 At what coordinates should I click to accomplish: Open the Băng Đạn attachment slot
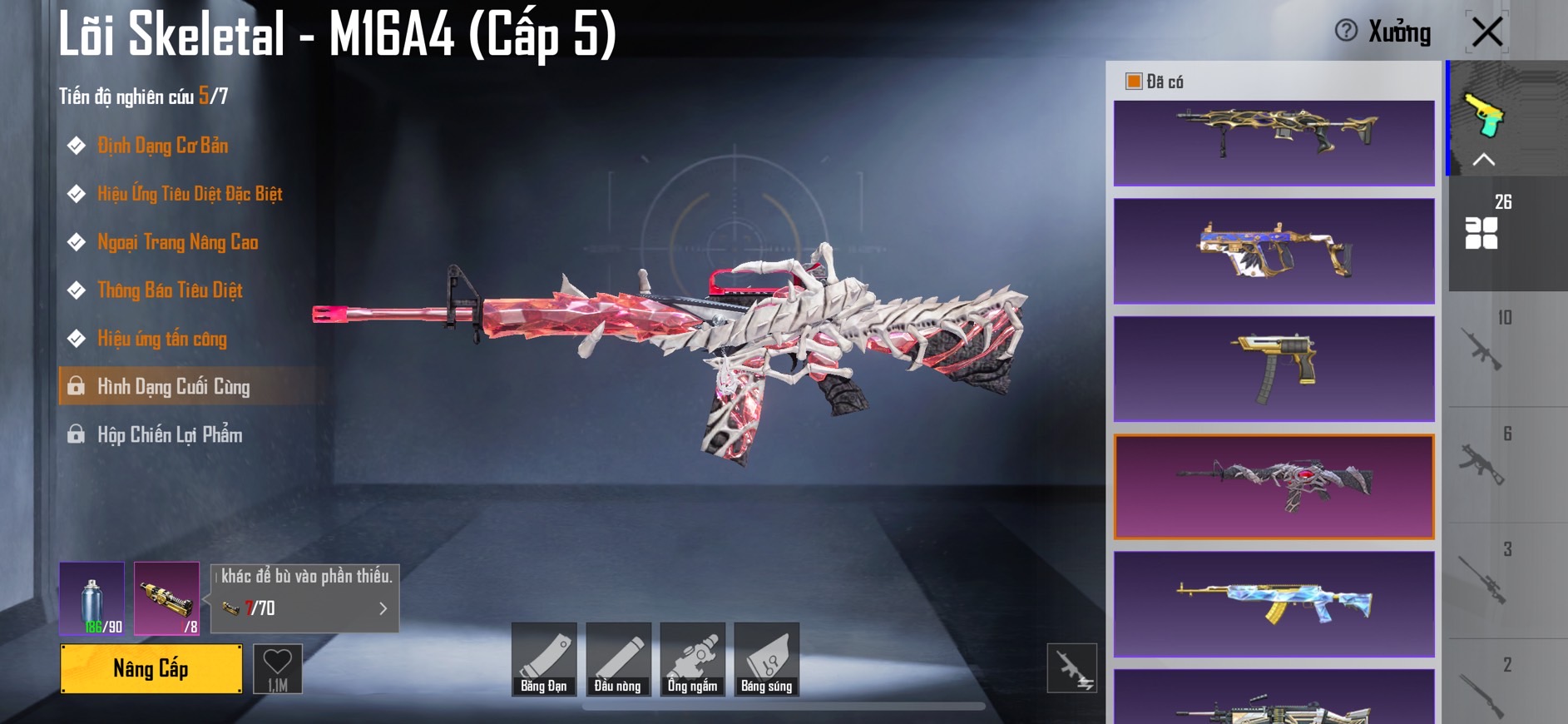544,659
